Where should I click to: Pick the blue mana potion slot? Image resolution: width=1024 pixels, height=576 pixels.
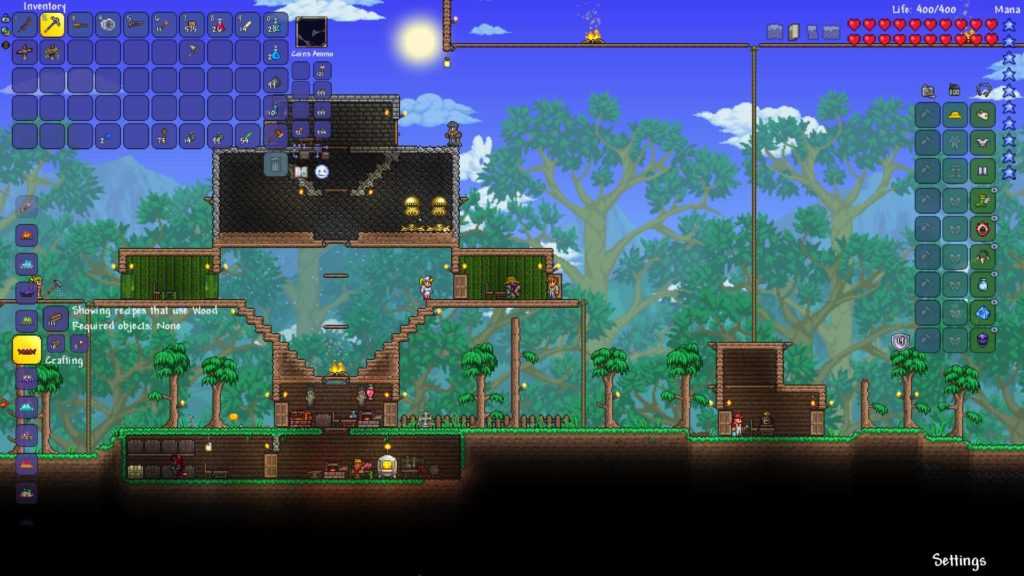click(276, 52)
